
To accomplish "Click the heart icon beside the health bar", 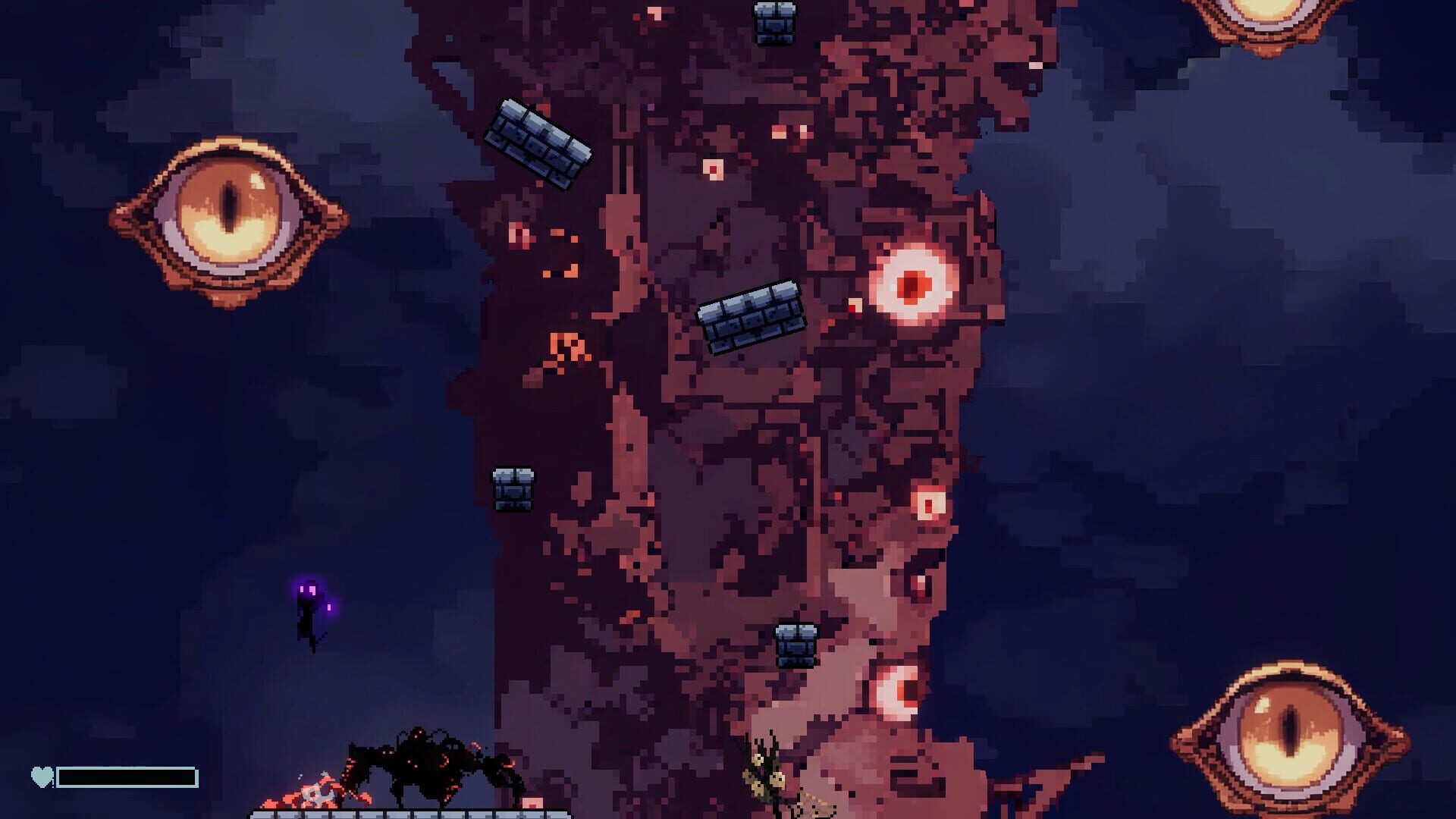I will point(42,775).
